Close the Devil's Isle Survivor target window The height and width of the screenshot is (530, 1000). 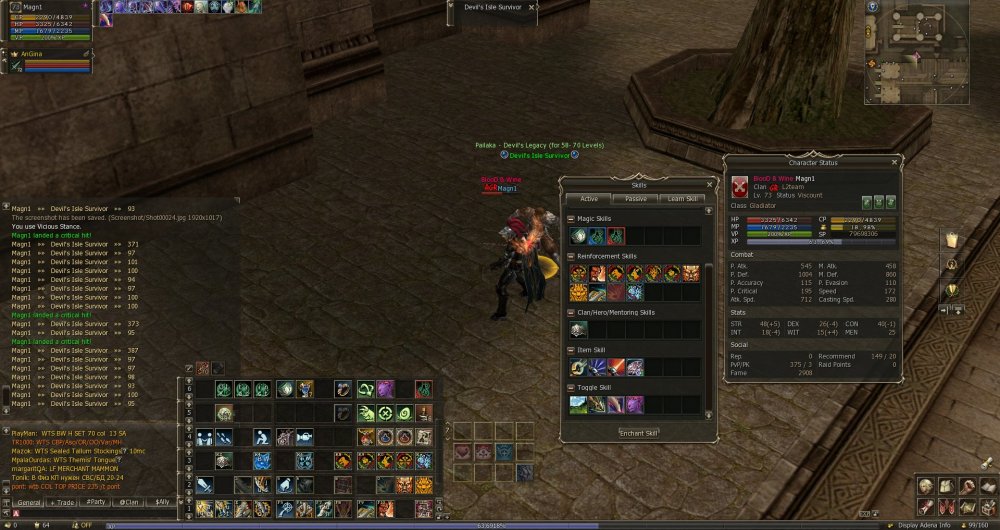[x=532, y=8]
